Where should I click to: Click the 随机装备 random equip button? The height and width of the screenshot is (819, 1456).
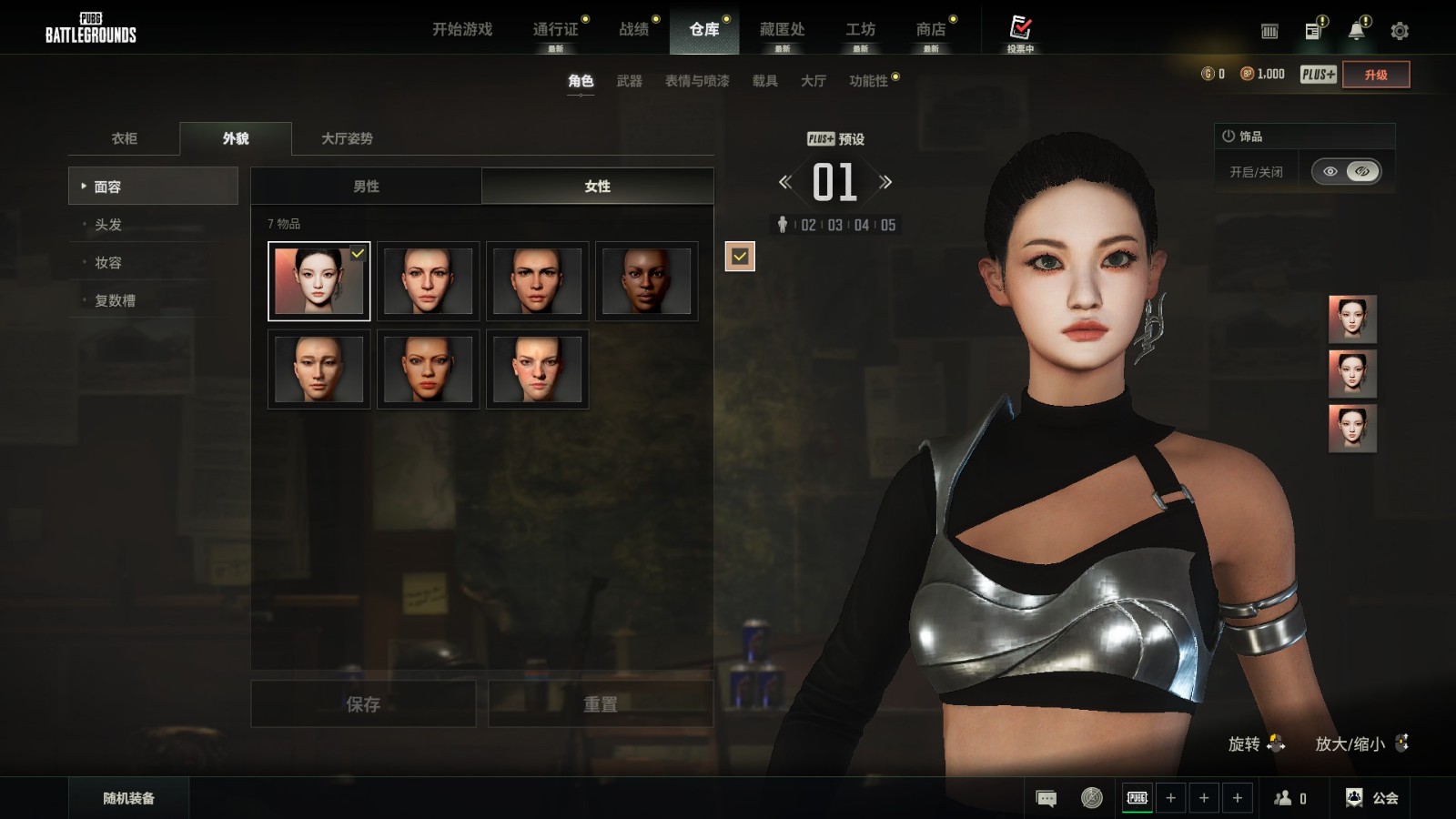[x=128, y=798]
